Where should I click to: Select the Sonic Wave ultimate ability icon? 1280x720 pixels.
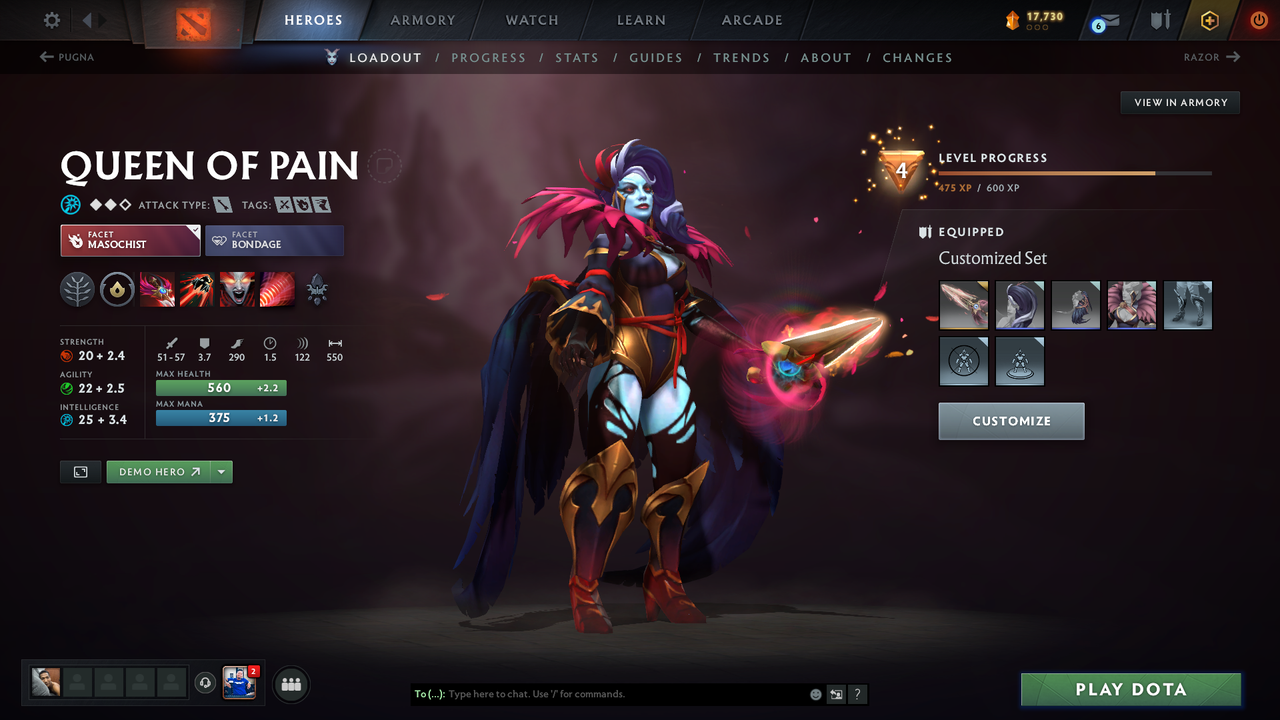point(277,290)
